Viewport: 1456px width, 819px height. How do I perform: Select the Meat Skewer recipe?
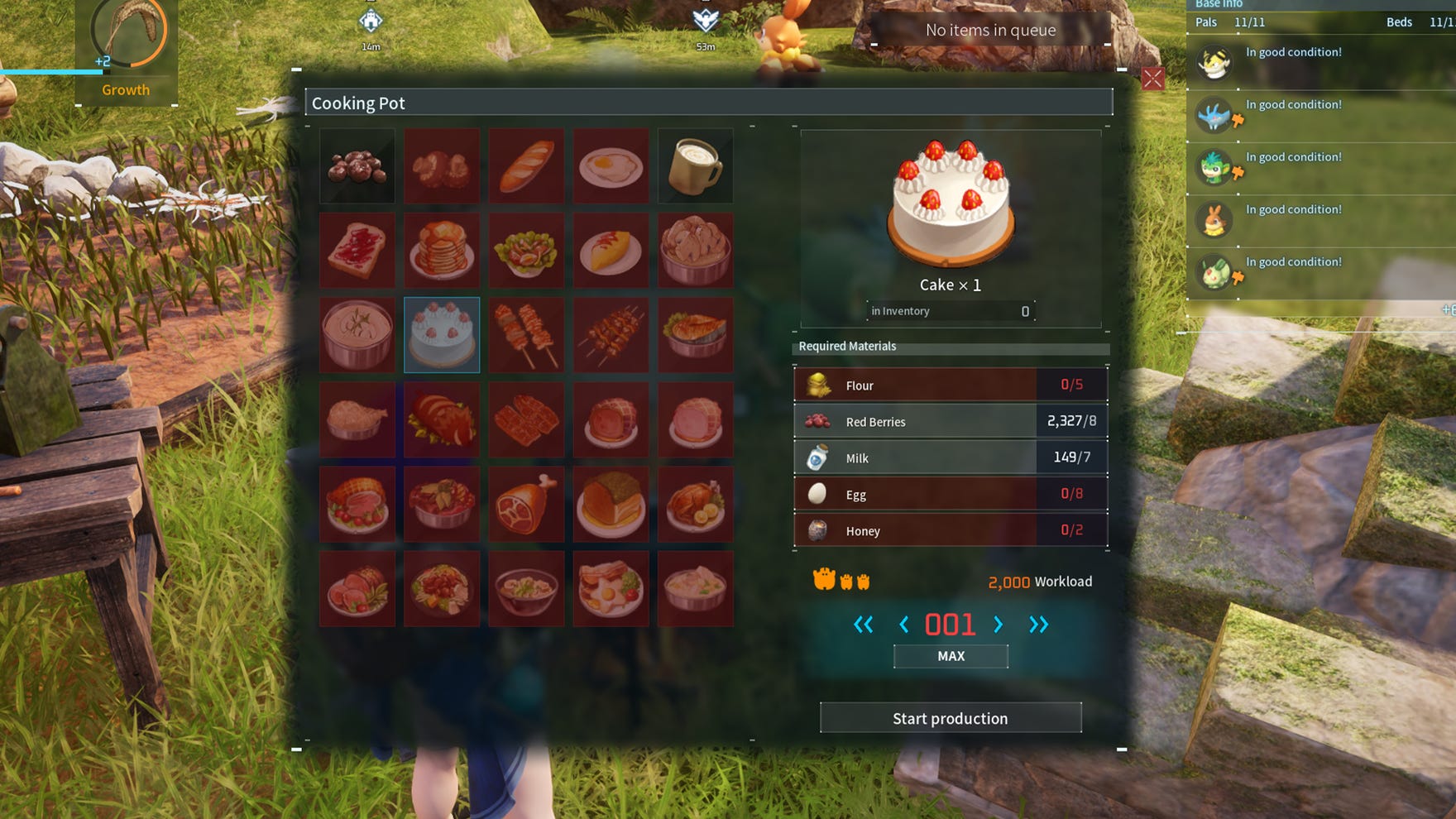tap(526, 333)
